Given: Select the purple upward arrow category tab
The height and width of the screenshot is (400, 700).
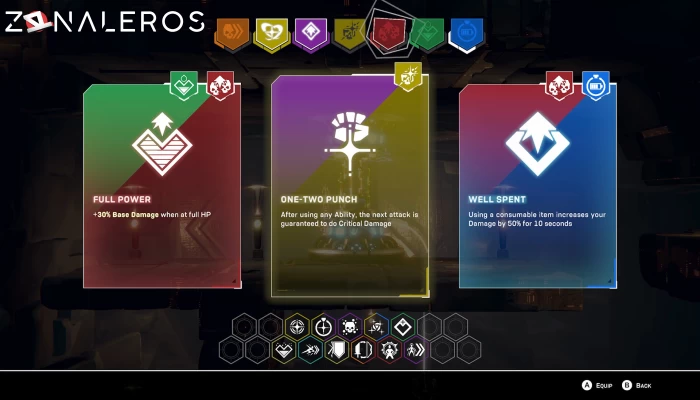Looking at the screenshot, I should click(310, 34).
